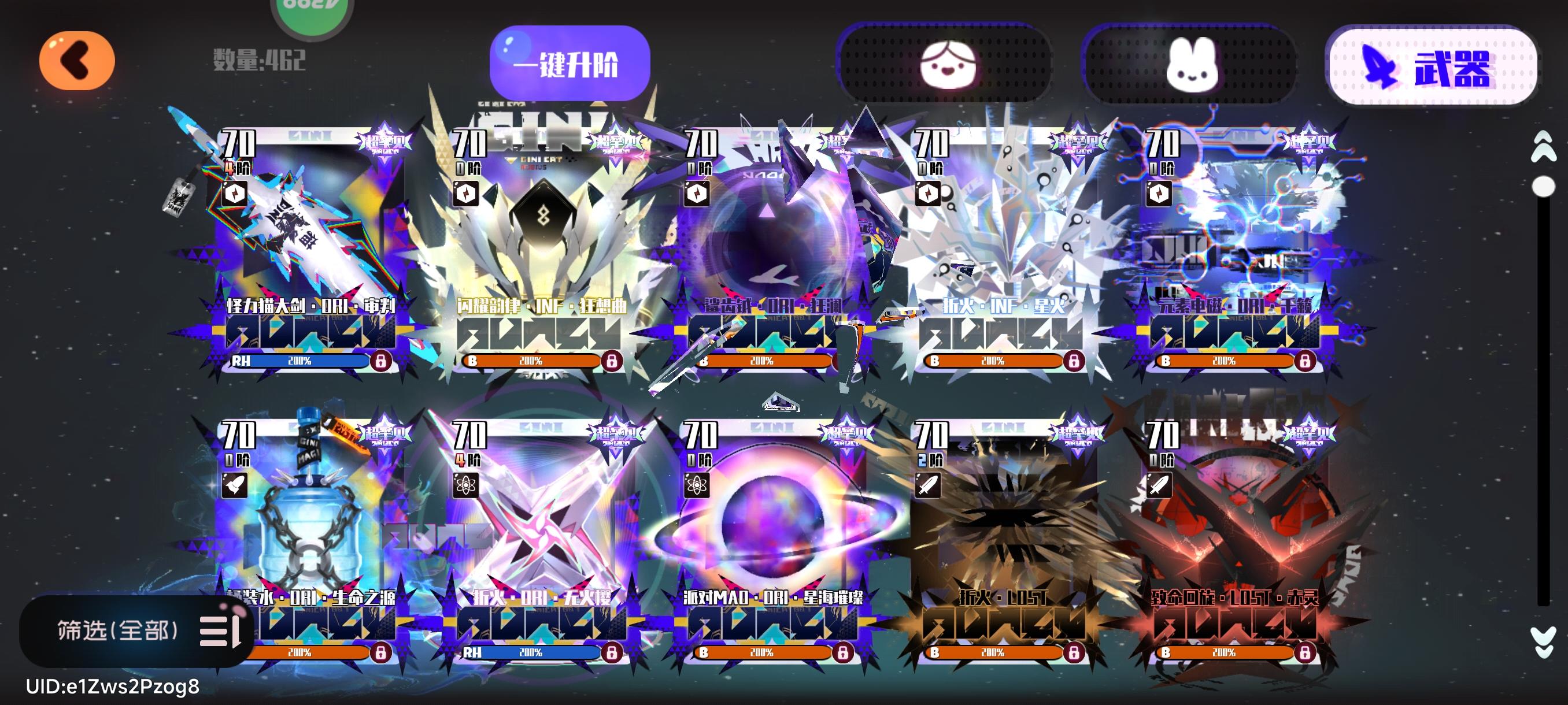Tap the orange back arrow button

click(77, 60)
